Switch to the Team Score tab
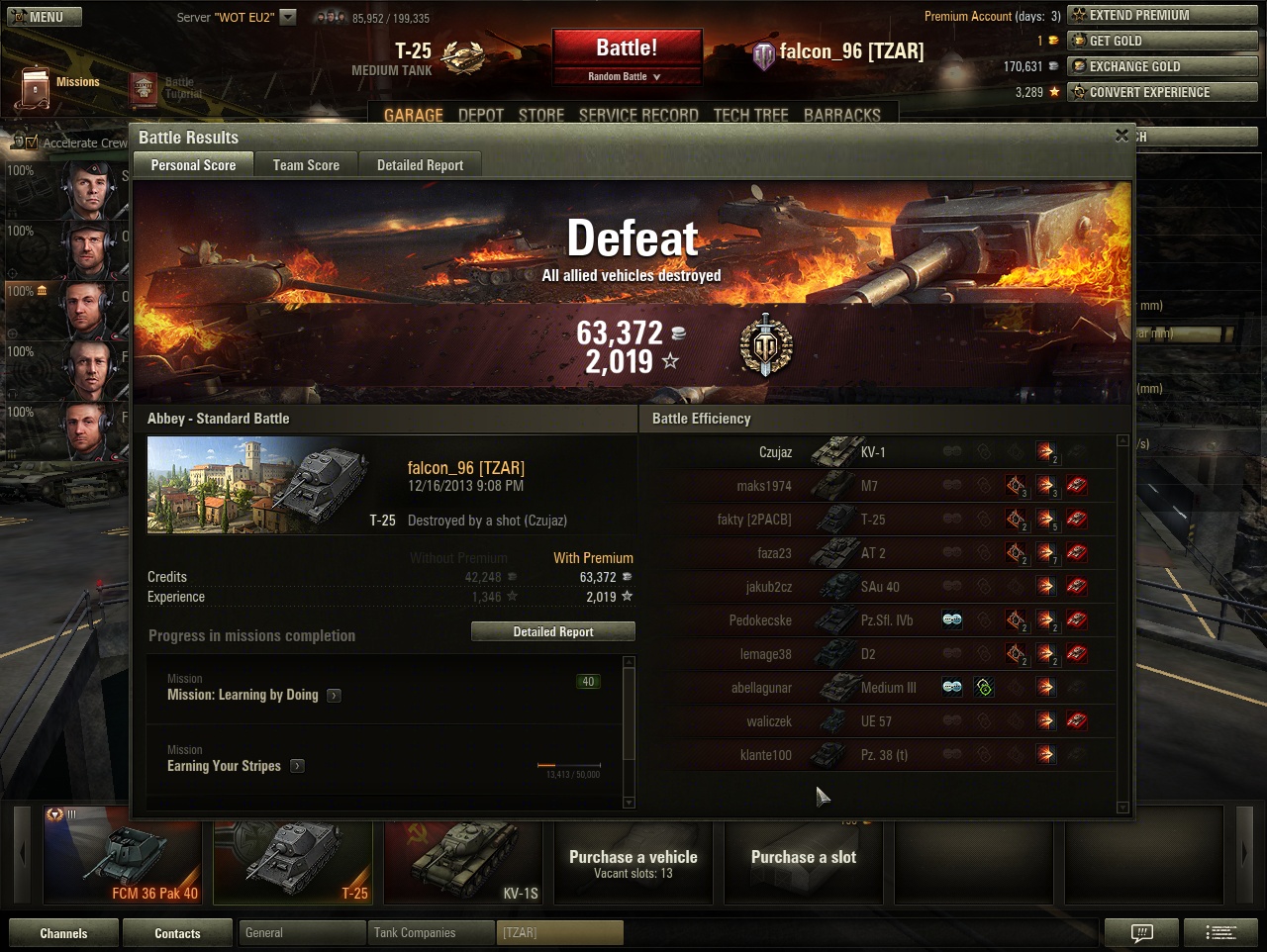Viewport: 1267px width, 952px height. coord(306,165)
